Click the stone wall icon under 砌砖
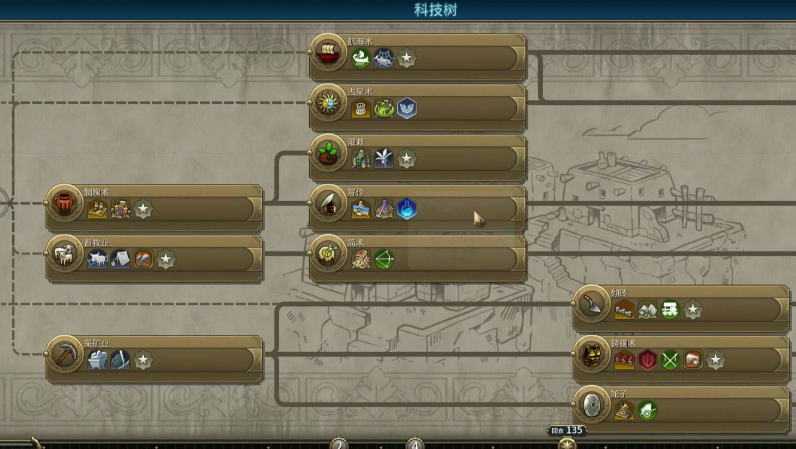The height and width of the screenshot is (449, 796). point(625,310)
